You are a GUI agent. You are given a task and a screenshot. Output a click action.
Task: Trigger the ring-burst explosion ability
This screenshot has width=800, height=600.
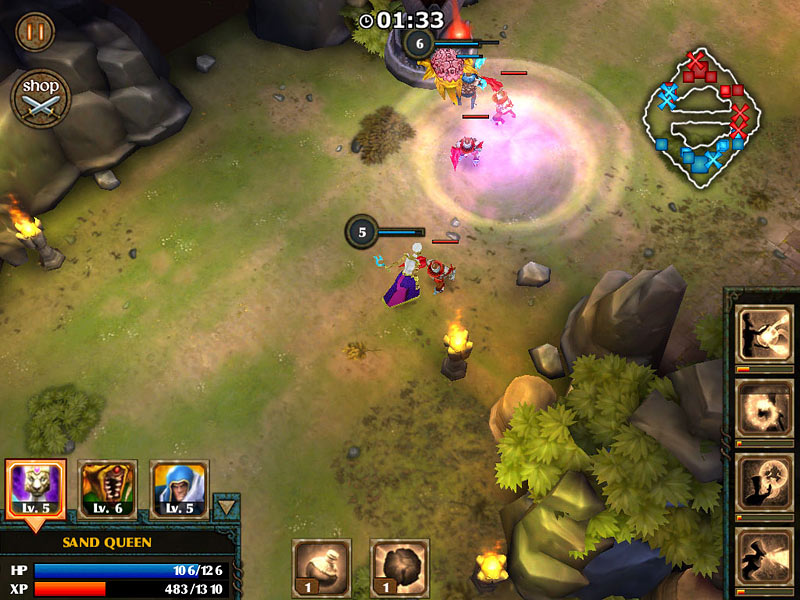click(764, 407)
